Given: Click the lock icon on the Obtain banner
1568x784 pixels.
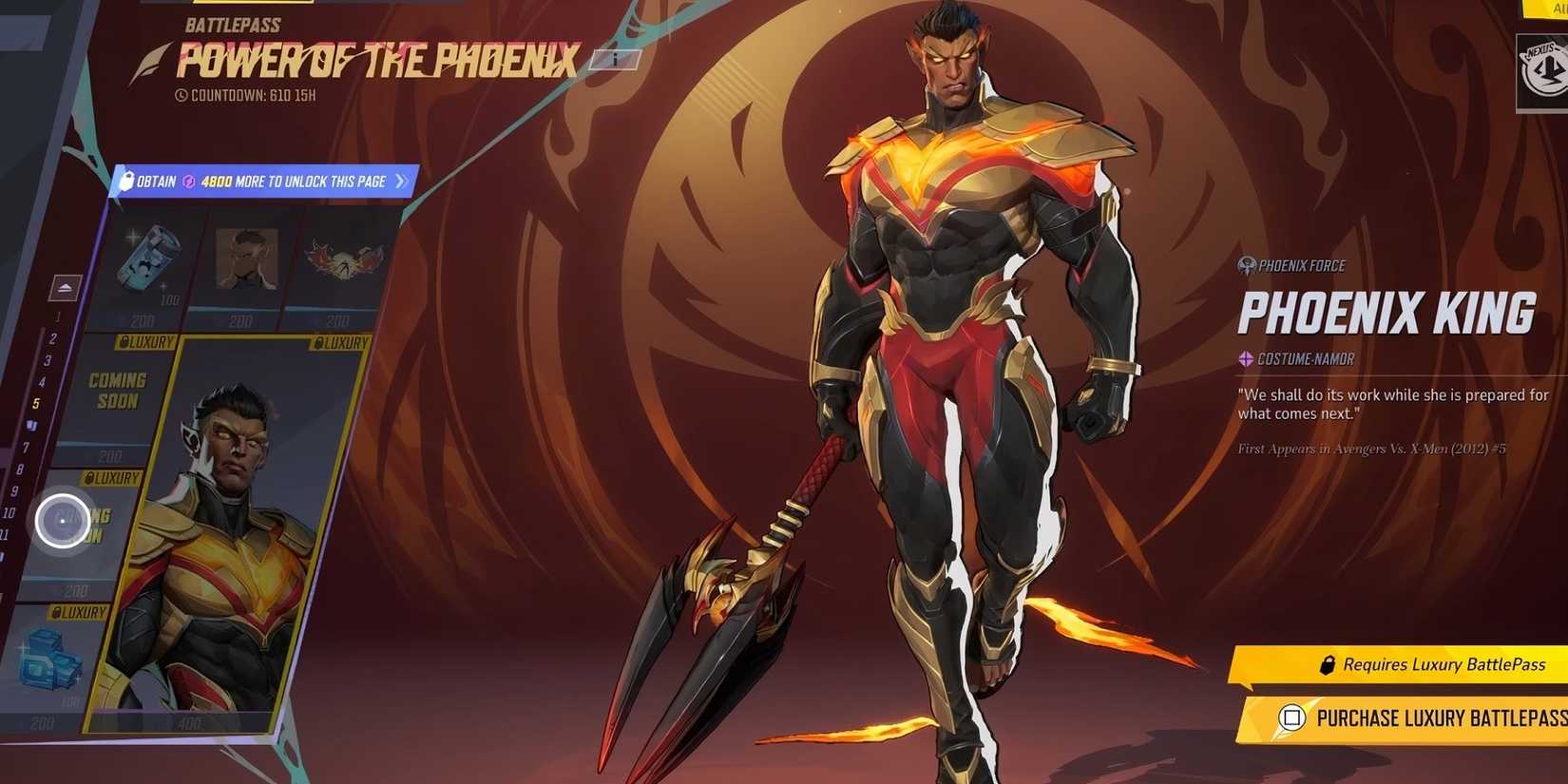Looking at the screenshot, I should pyautogui.click(x=128, y=182).
